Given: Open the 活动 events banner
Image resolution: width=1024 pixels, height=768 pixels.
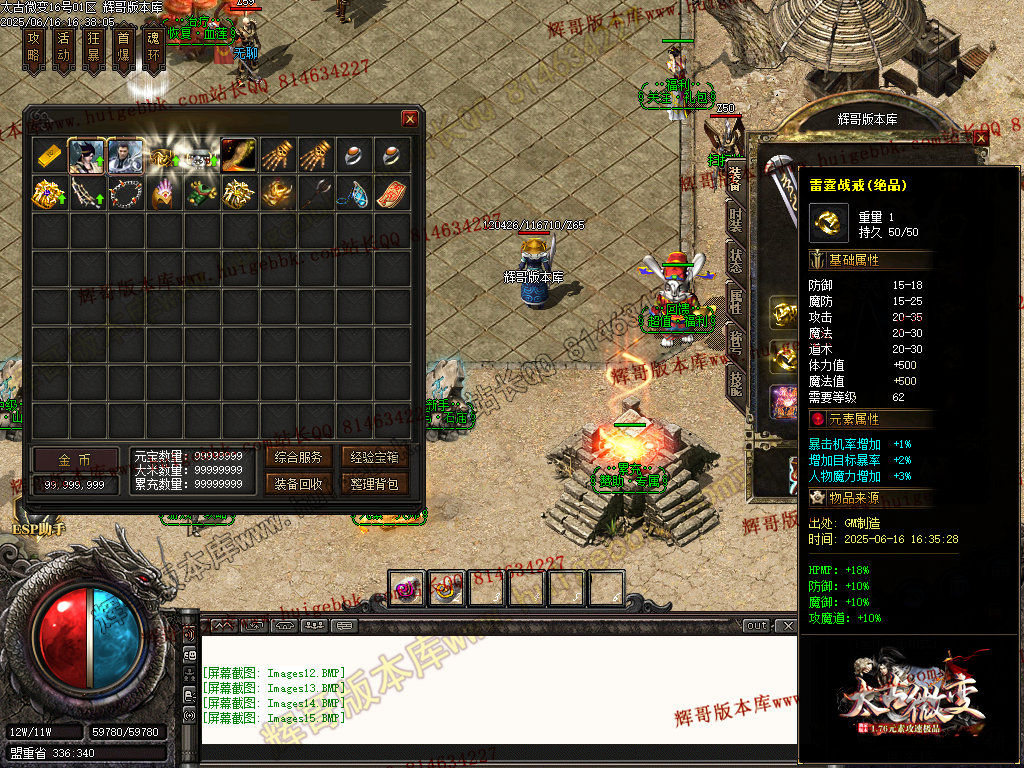Looking at the screenshot, I should 63,47.
